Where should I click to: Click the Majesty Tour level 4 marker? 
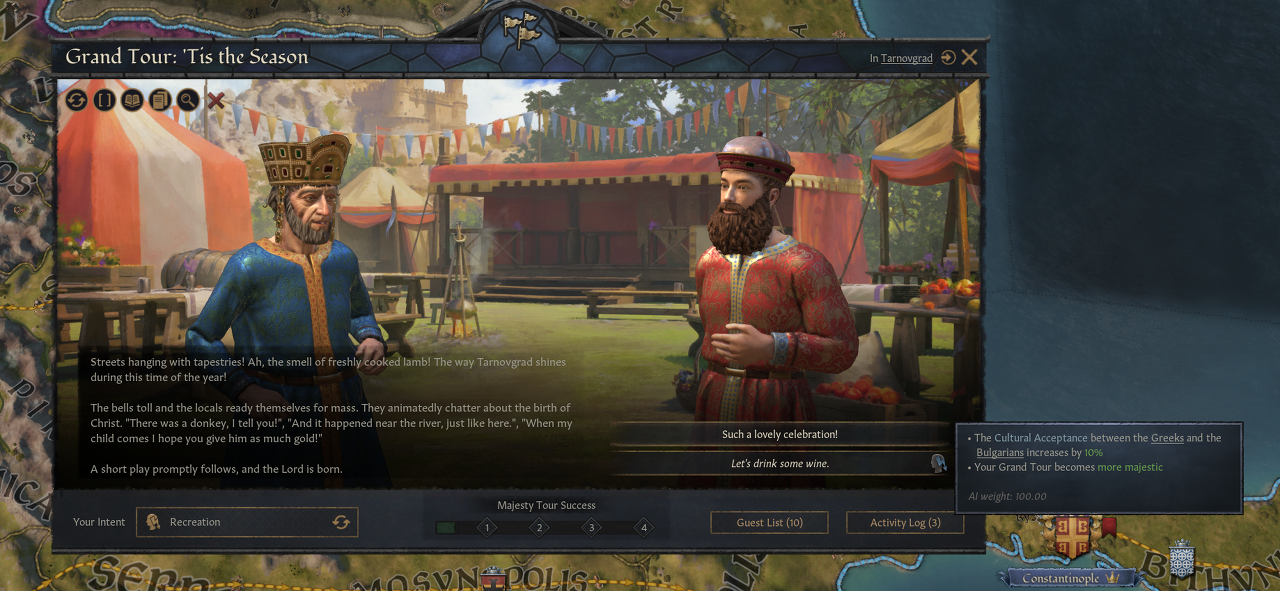(644, 527)
